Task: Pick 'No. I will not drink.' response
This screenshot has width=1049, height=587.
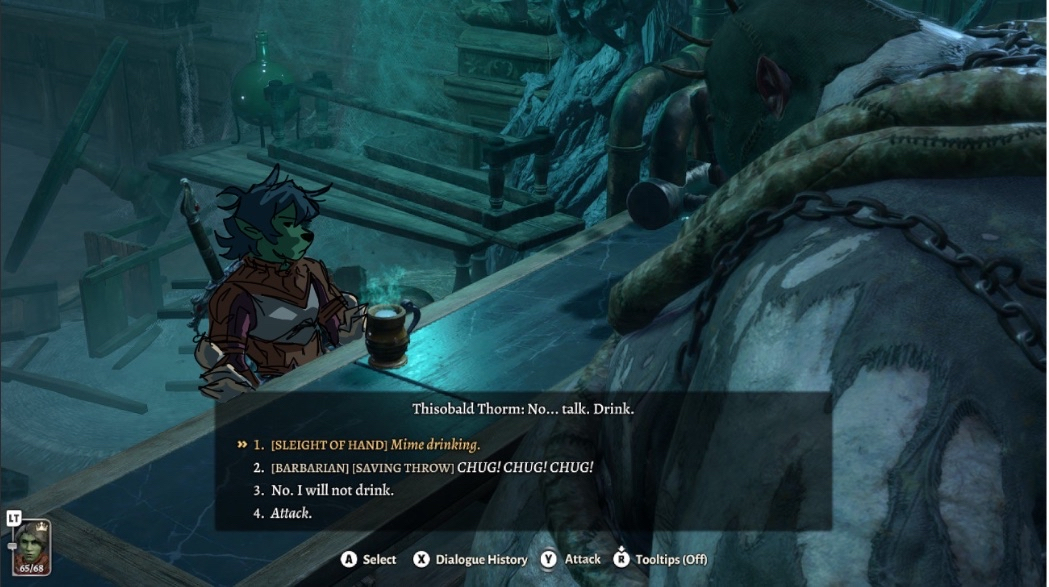Action: tap(332, 490)
